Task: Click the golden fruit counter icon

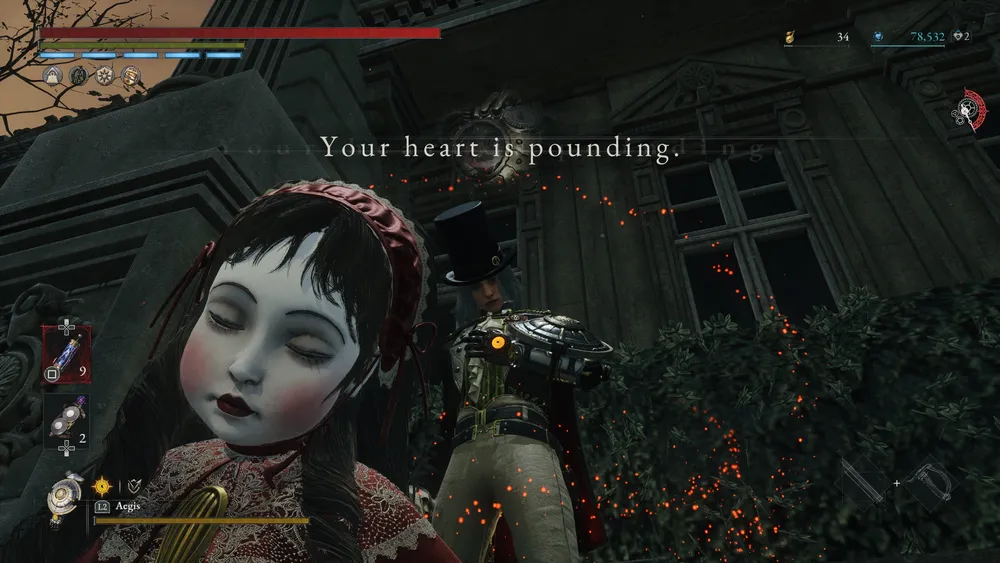Action: click(x=789, y=37)
